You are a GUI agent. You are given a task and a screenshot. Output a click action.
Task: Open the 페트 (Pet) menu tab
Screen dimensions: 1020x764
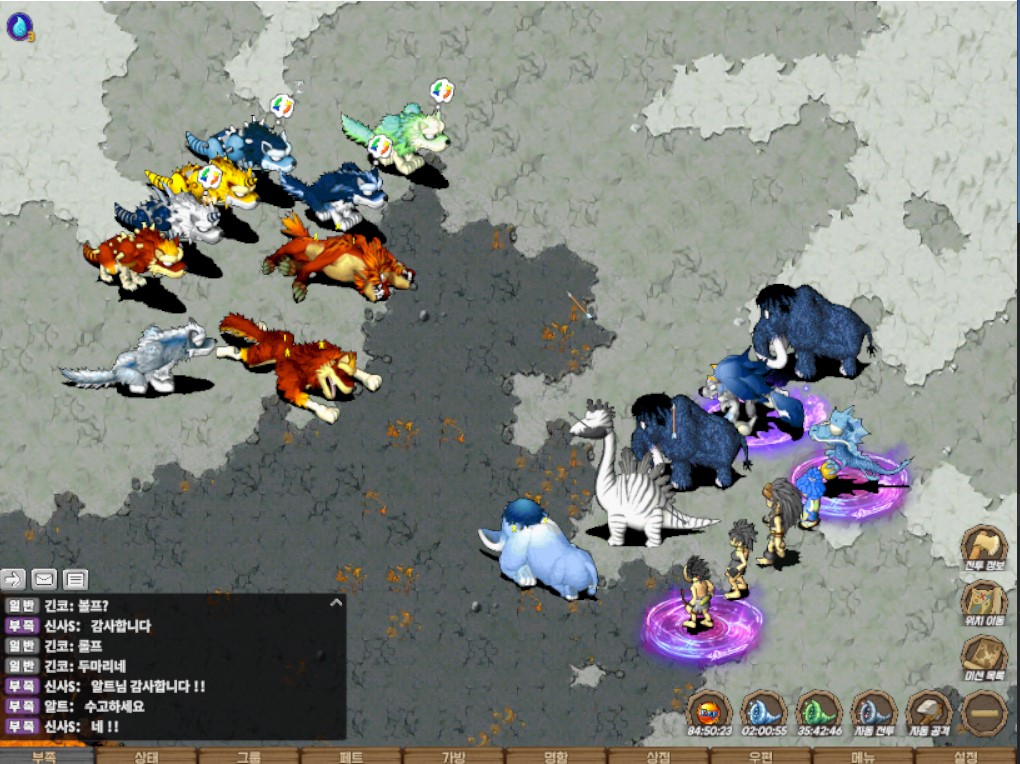350,757
